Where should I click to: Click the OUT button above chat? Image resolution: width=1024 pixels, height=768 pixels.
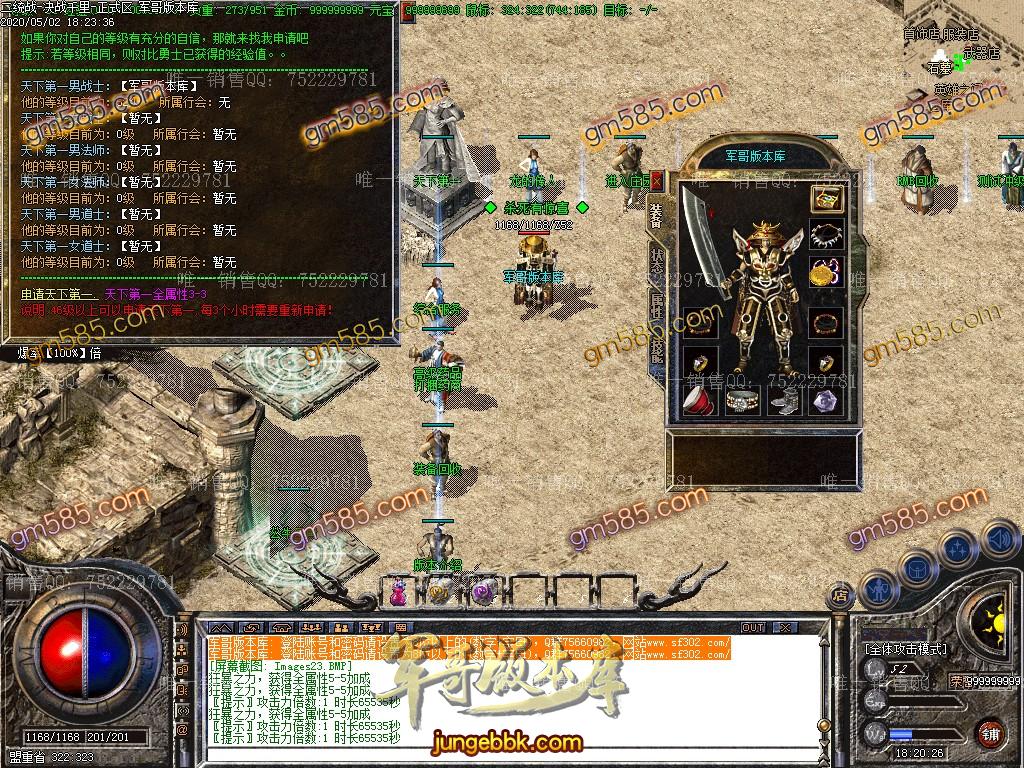752,627
